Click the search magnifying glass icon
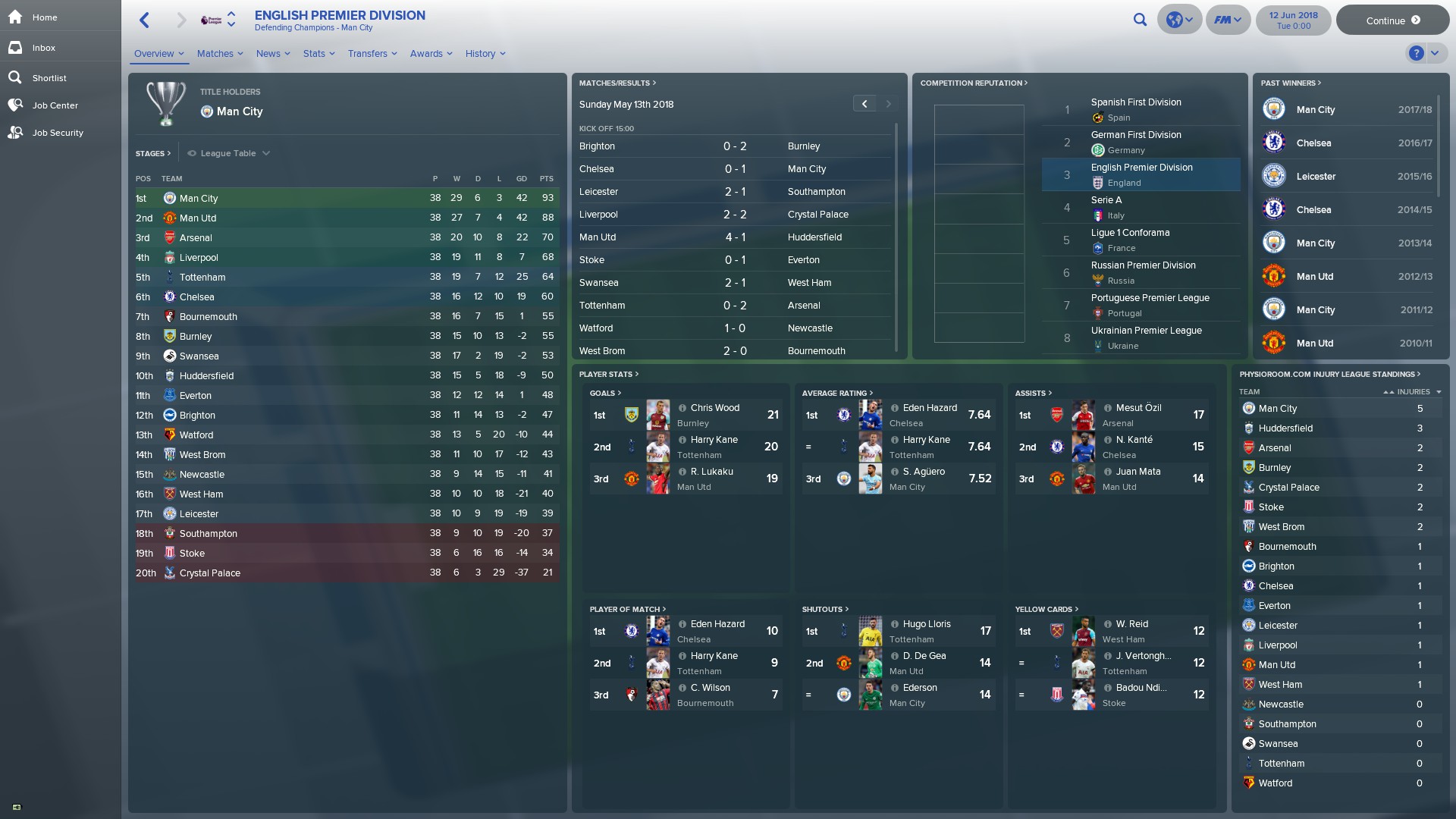This screenshot has height=819, width=1456. pyautogui.click(x=1141, y=20)
